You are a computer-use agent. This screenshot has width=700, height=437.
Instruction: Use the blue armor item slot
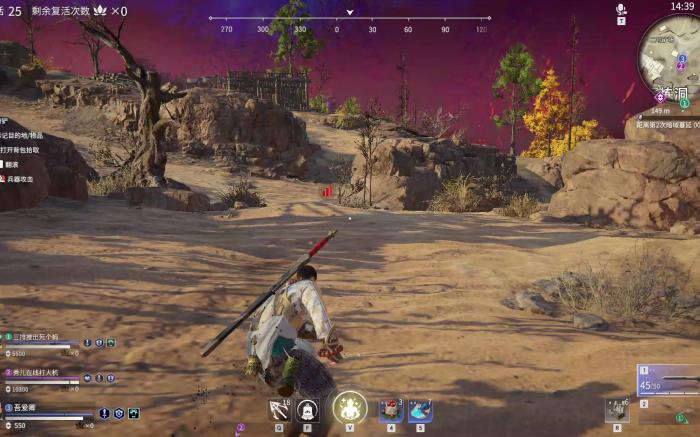(420, 410)
